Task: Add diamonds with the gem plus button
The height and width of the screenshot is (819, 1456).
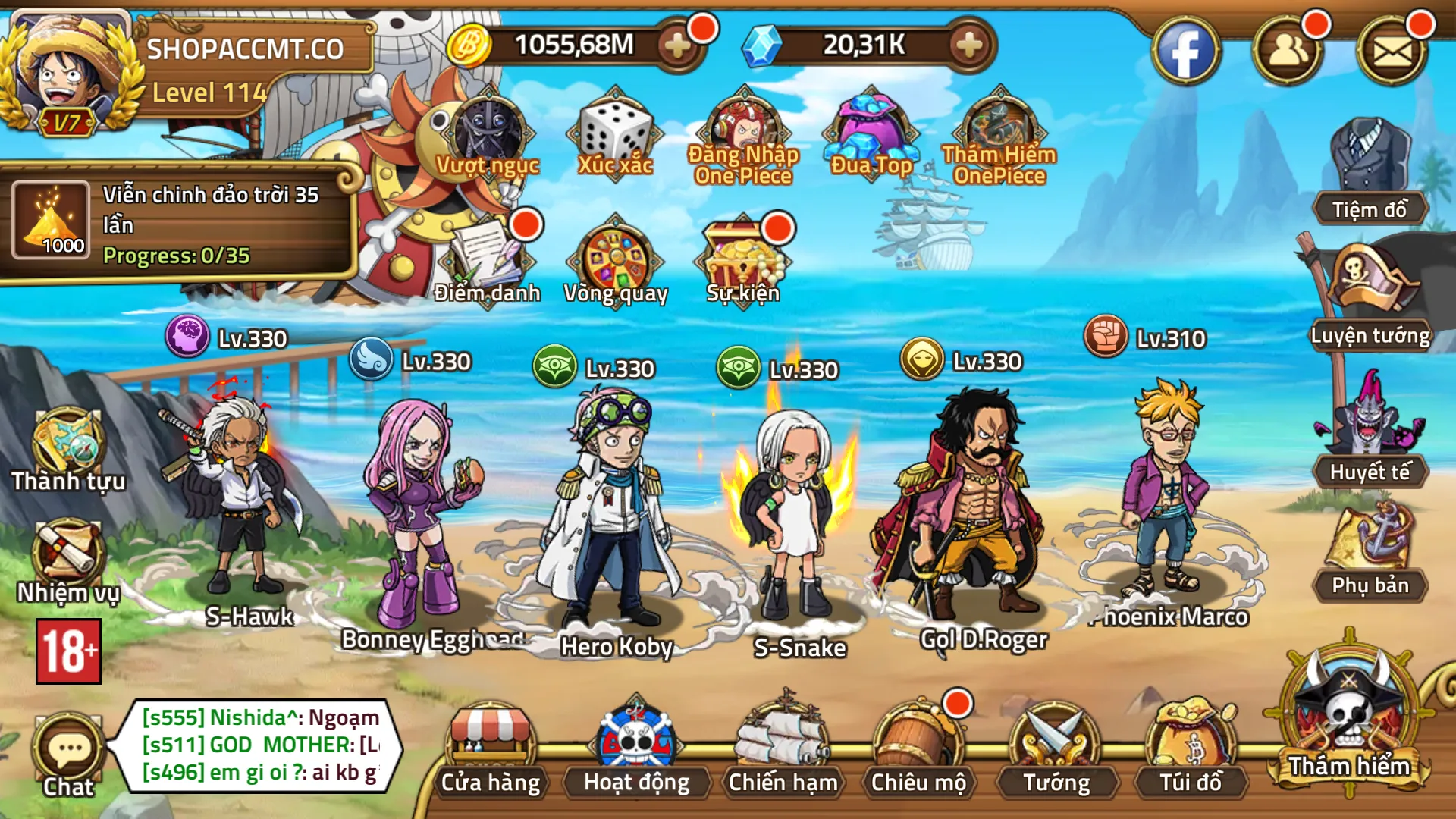Action: [x=968, y=45]
